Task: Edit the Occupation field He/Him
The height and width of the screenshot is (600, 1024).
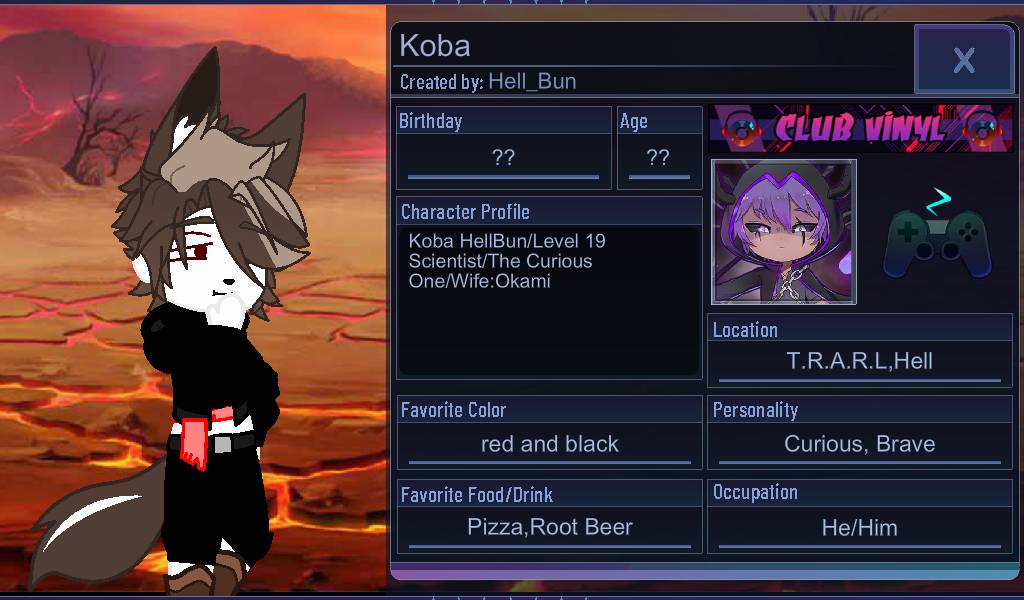Action: click(x=859, y=527)
